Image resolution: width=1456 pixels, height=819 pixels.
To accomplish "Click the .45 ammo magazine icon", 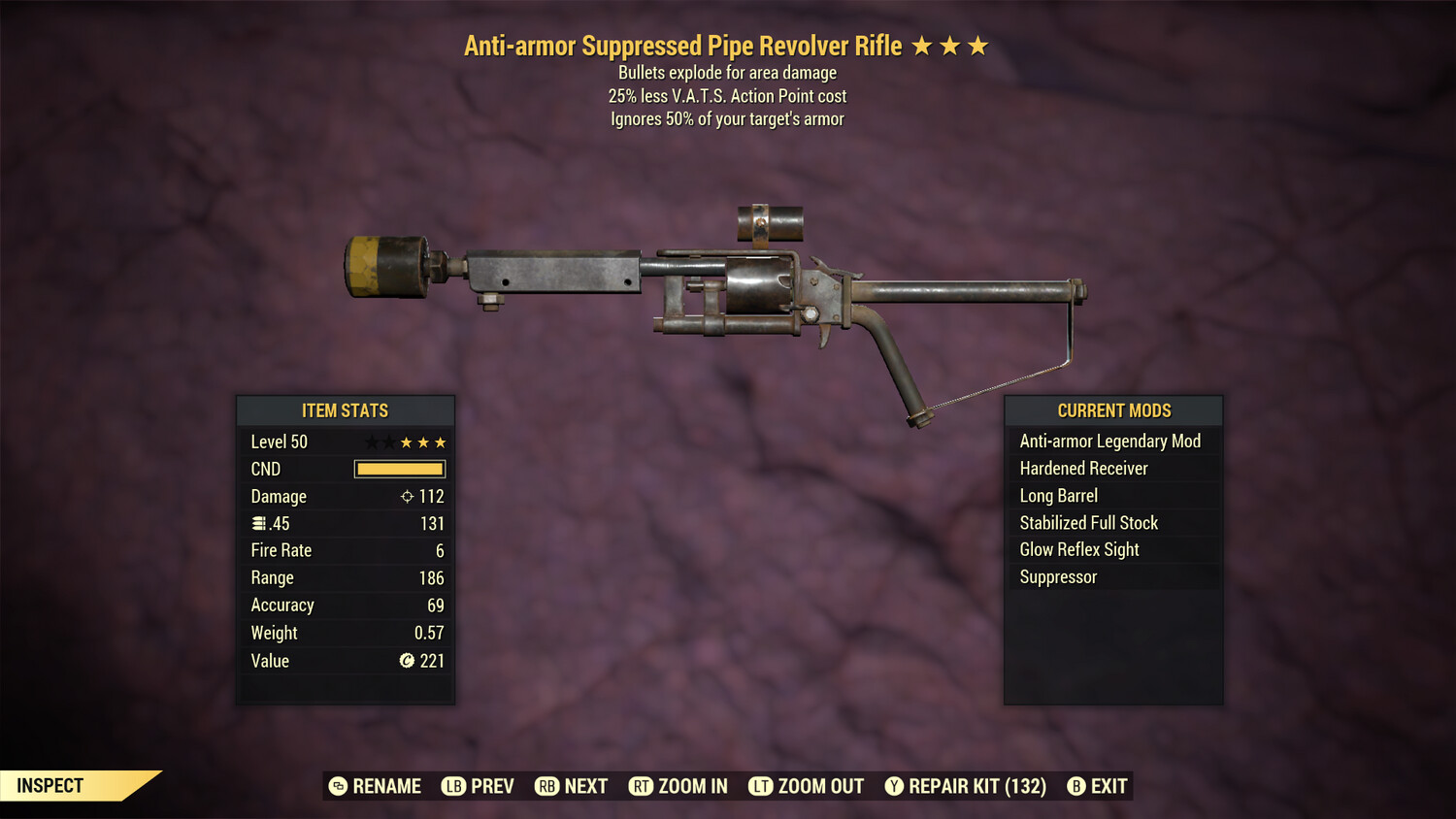I will click(258, 523).
